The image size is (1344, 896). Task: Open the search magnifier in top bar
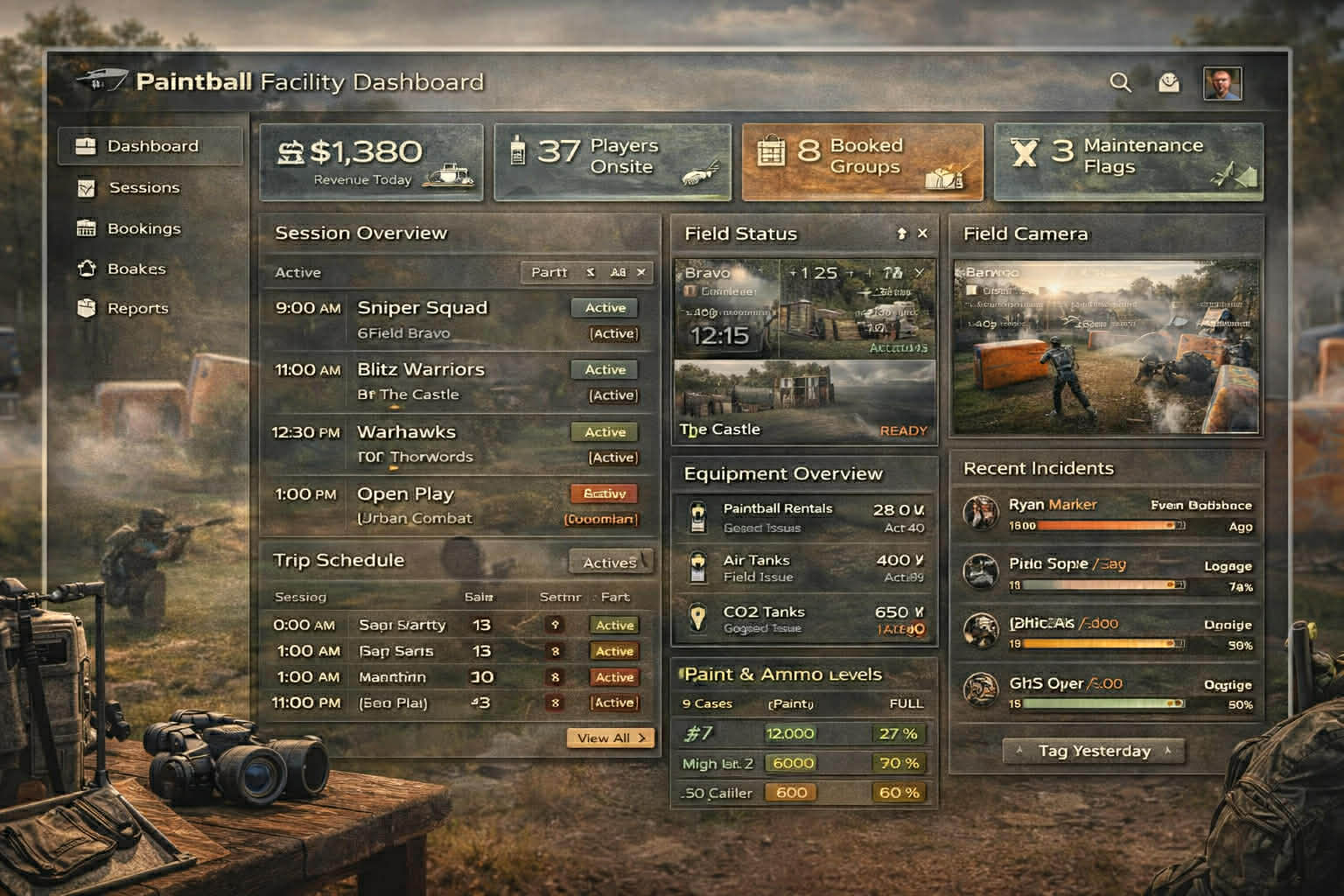click(x=1121, y=83)
